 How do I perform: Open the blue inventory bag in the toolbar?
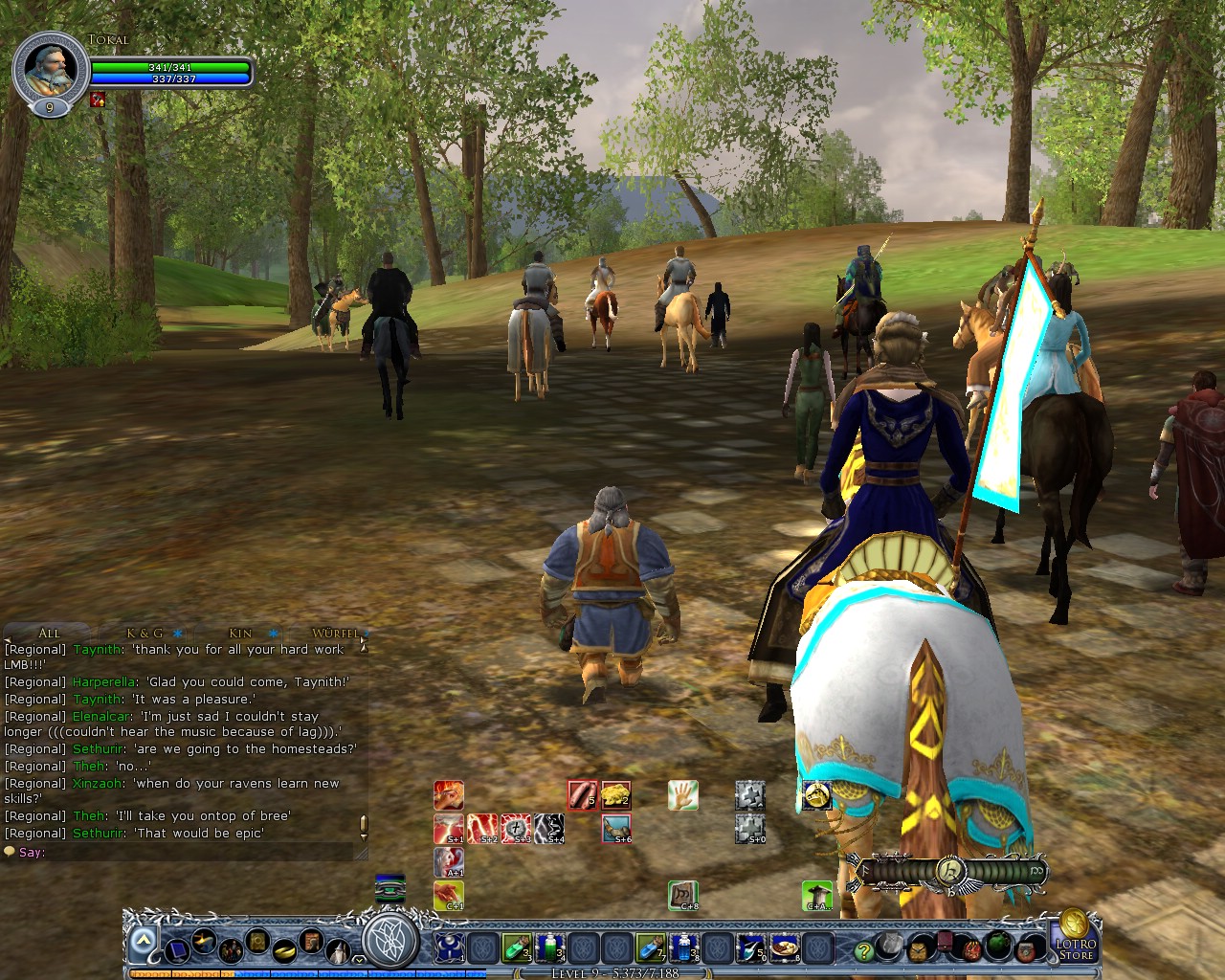(x=177, y=950)
